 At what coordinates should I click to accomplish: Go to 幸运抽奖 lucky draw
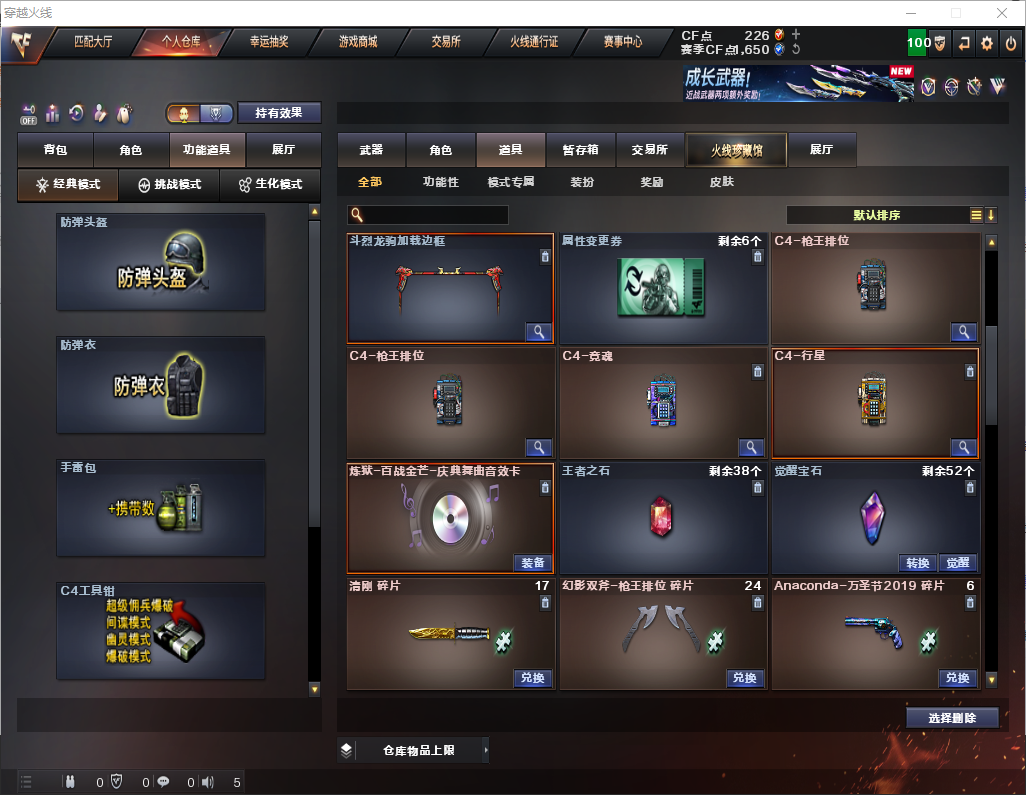coord(268,42)
